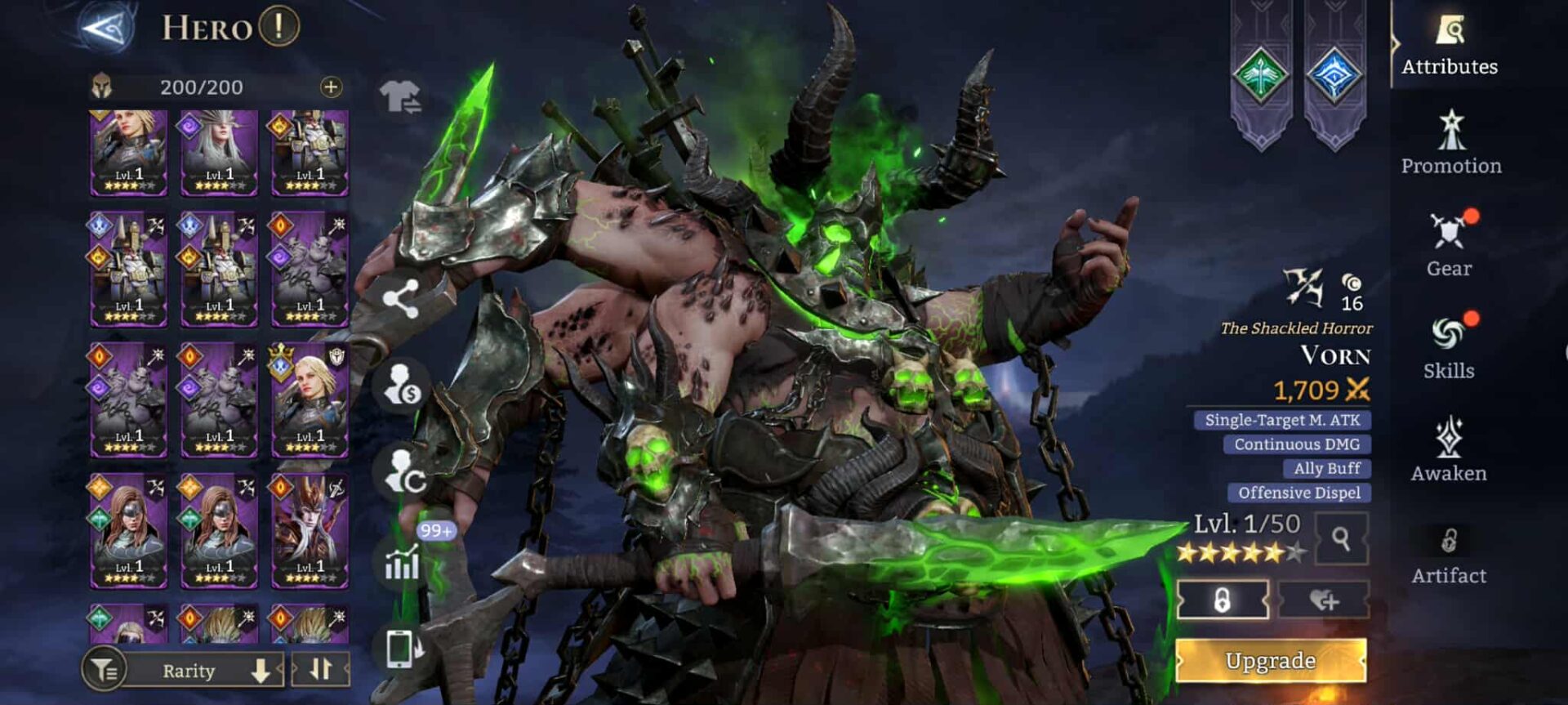Open the Artifact tab
The width and height of the screenshot is (1568, 705).
(x=1450, y=555)
